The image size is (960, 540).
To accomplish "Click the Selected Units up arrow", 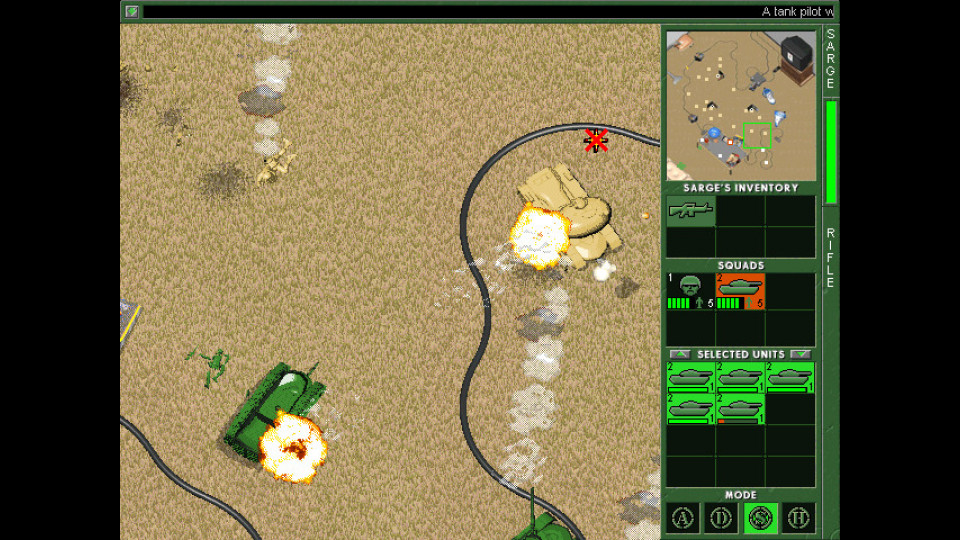I will (679, 354).
